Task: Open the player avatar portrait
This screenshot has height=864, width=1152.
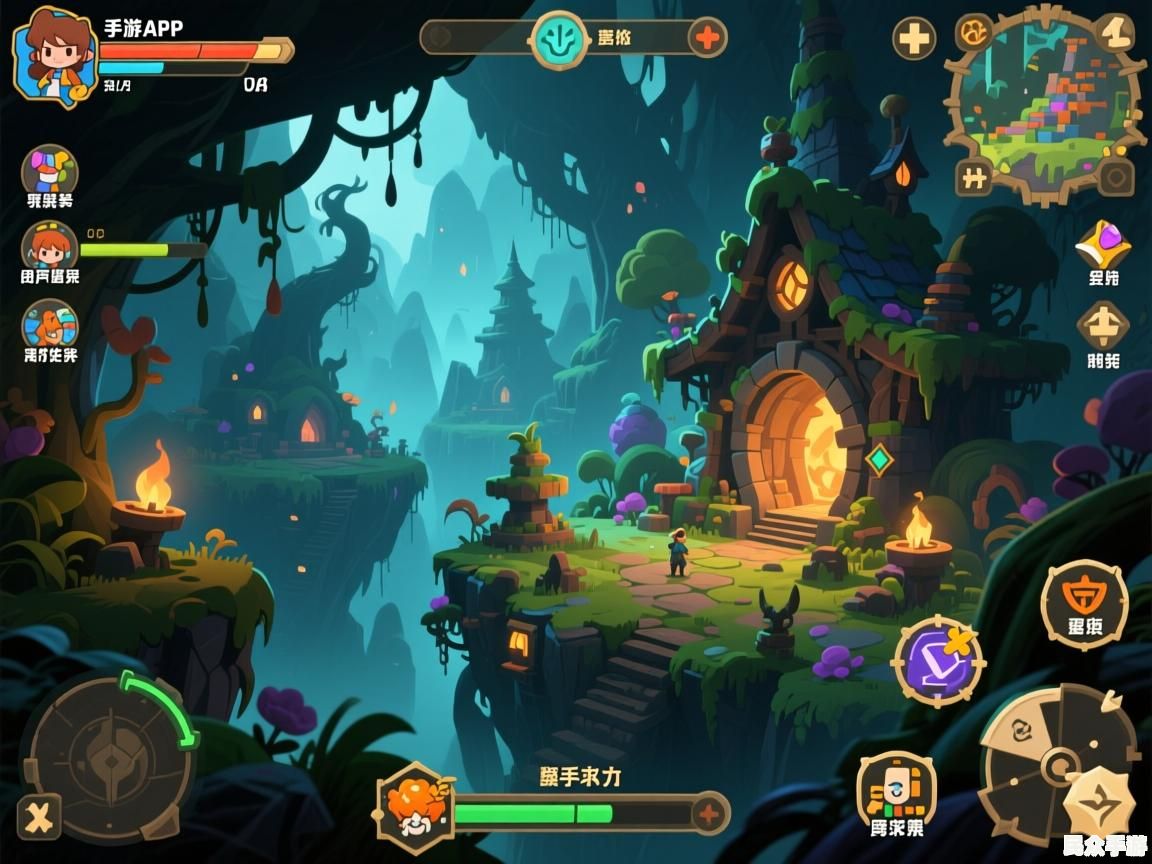Action: (53, 55)
